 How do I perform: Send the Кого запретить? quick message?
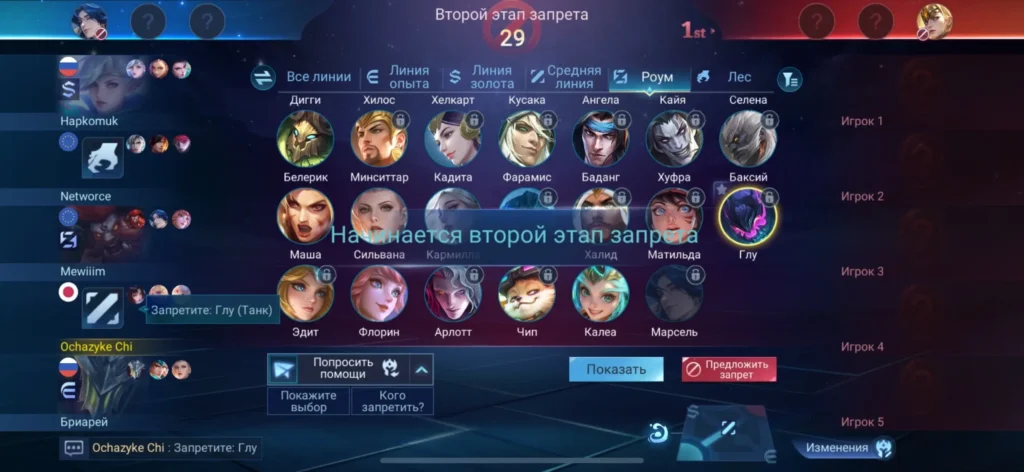391,401
